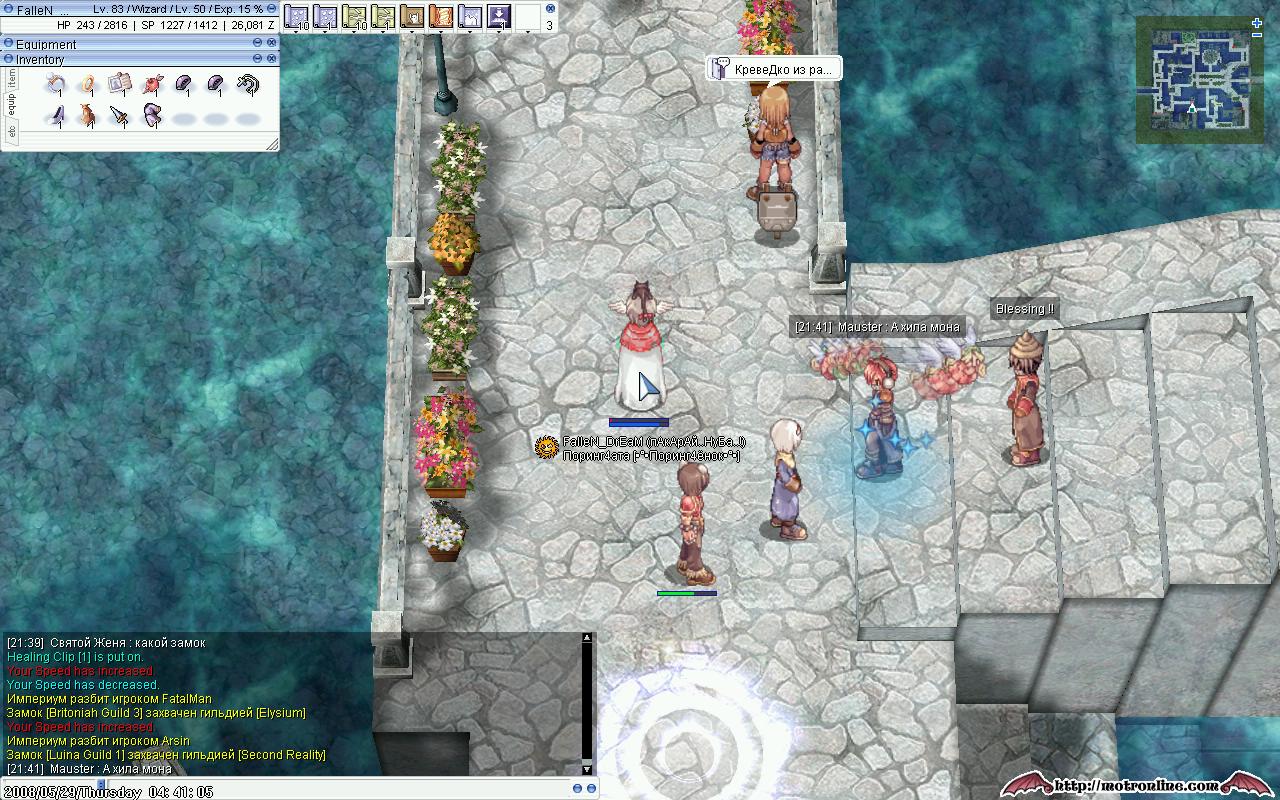Viewport: 1280px width, 800px height.
Task: Use the purple download-arrow hotbar skill
Action: pos(498,16)
